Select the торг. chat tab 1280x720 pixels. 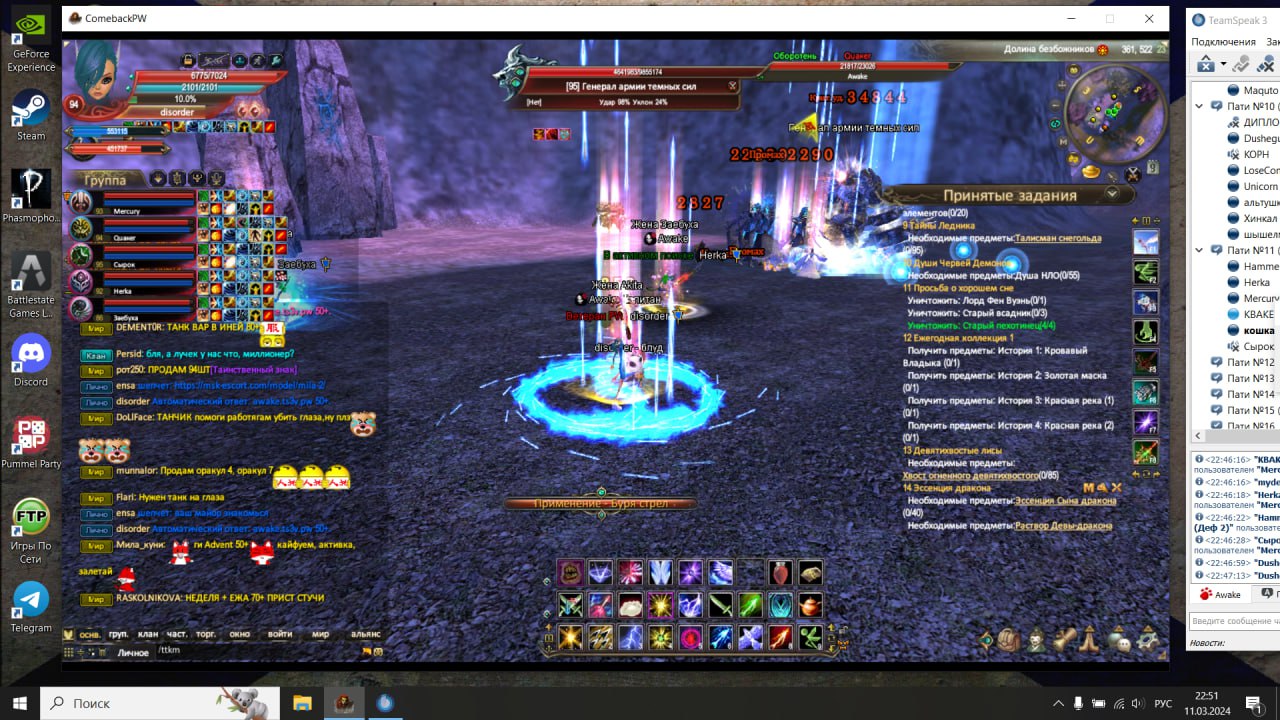(206, 634)
